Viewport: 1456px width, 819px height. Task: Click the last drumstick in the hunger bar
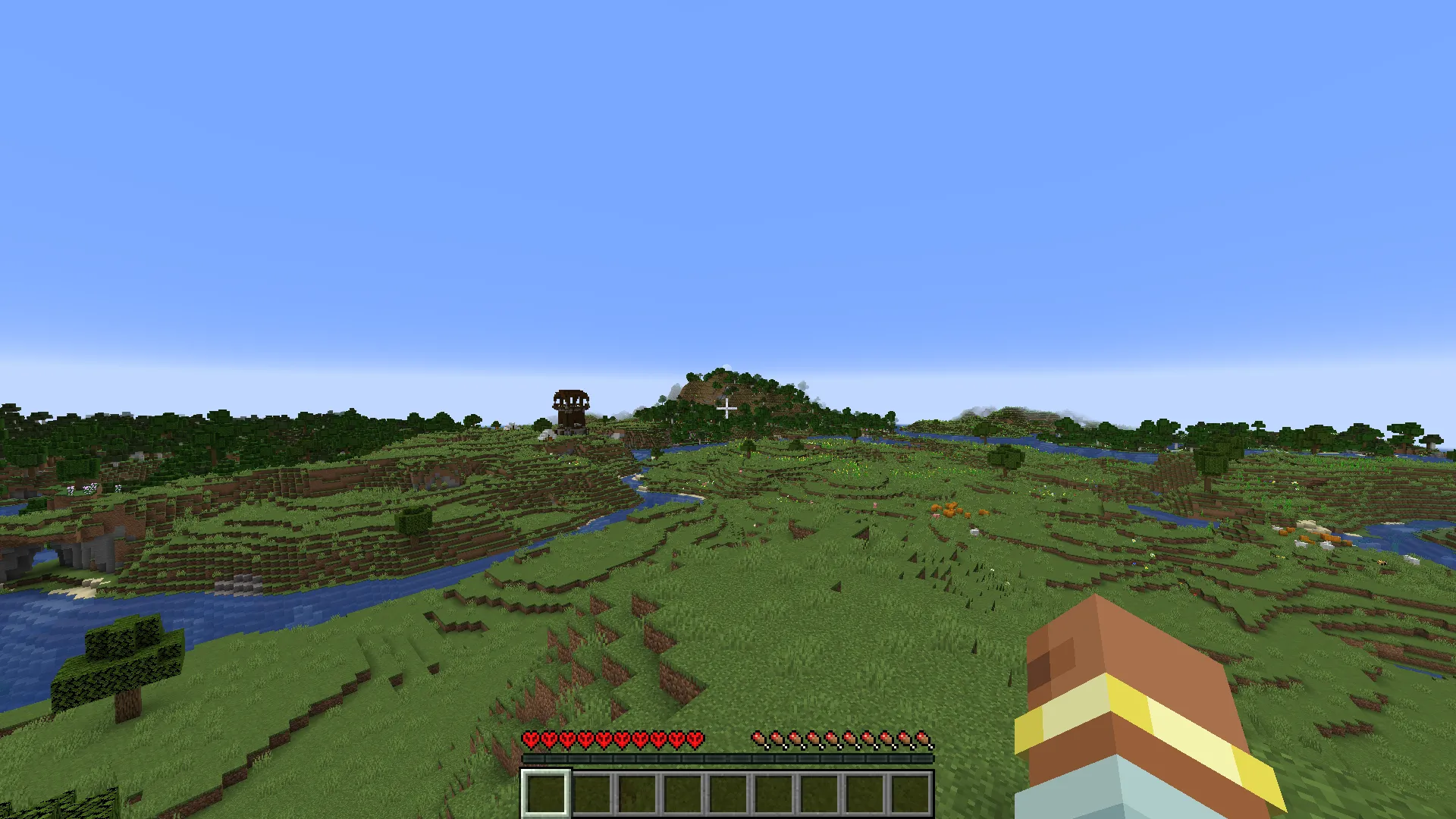(924, 738)
